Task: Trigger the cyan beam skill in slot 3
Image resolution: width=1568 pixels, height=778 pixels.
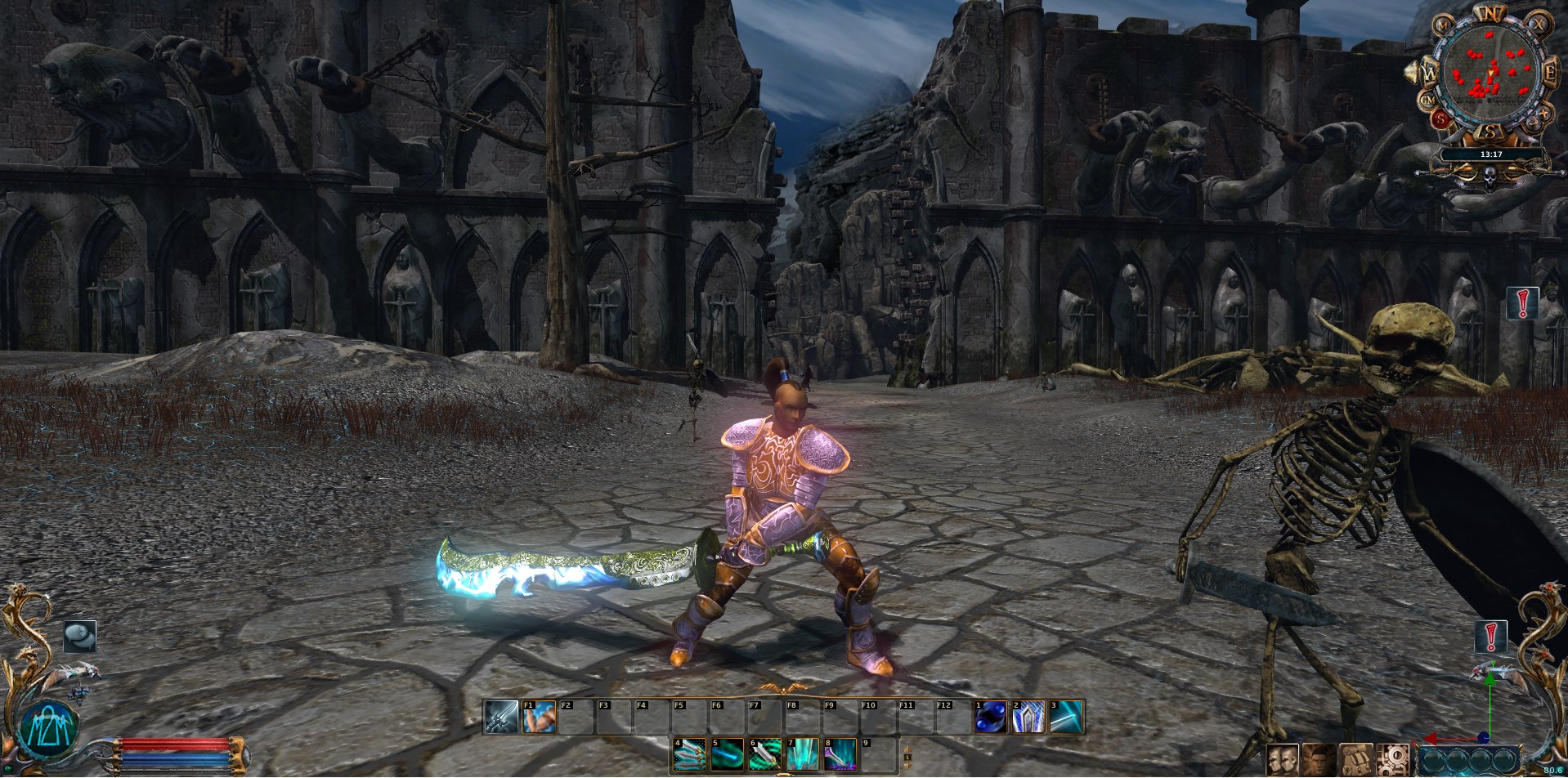Action: [1066, 717]
